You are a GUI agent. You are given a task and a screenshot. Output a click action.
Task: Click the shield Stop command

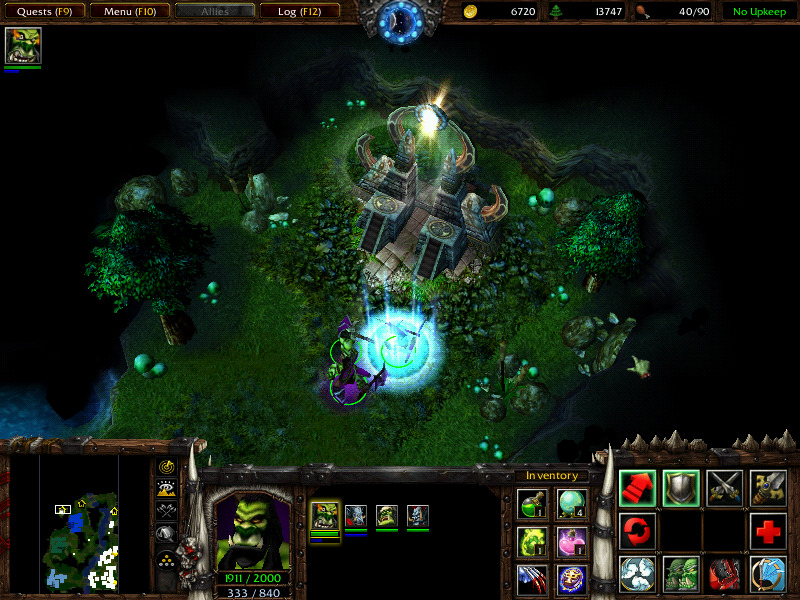(x=681, y=487)
